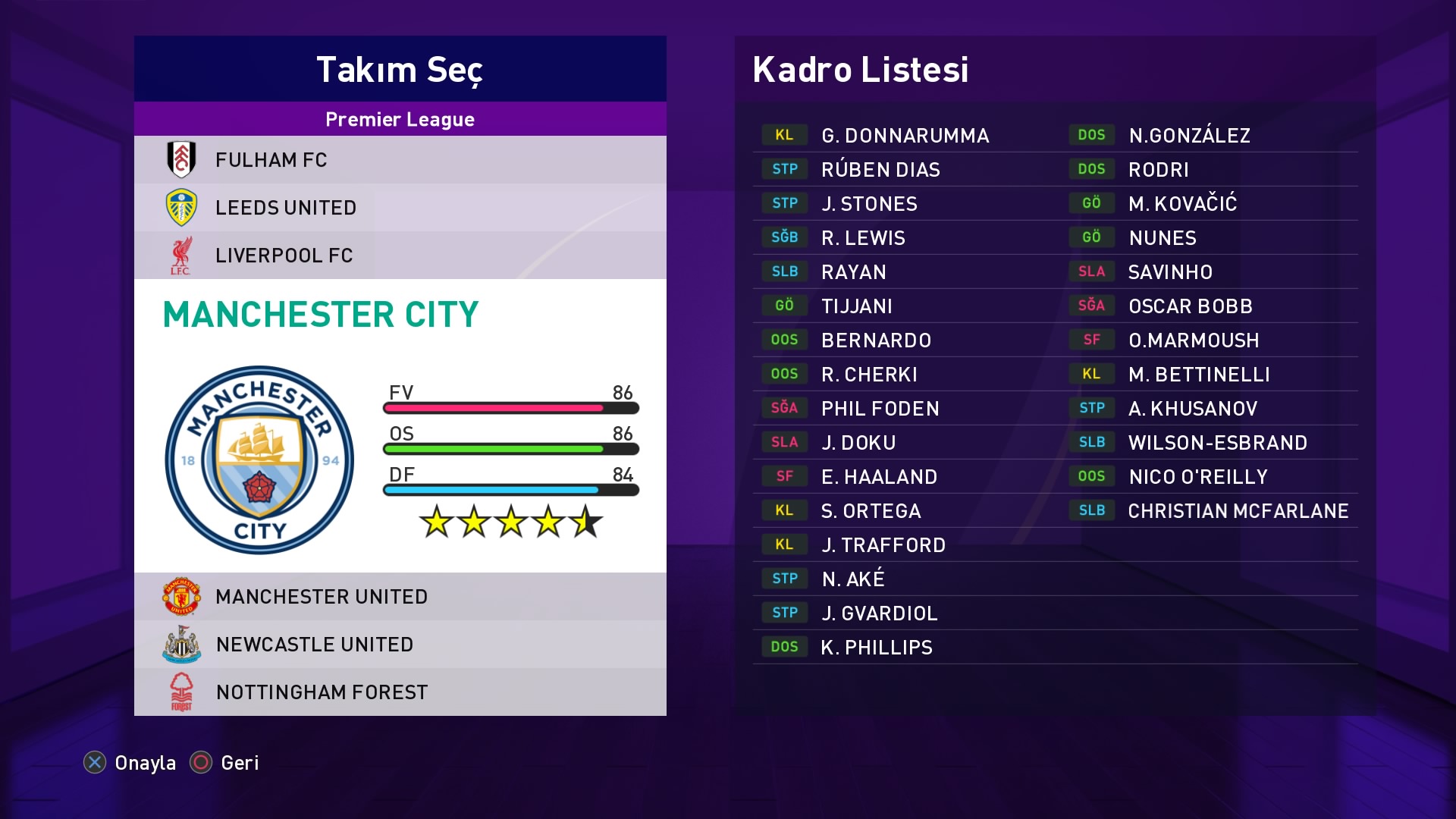This screenshot has width=1456, height=819.
Task: Select K. Phillips in the squad list
Action: 876,648
